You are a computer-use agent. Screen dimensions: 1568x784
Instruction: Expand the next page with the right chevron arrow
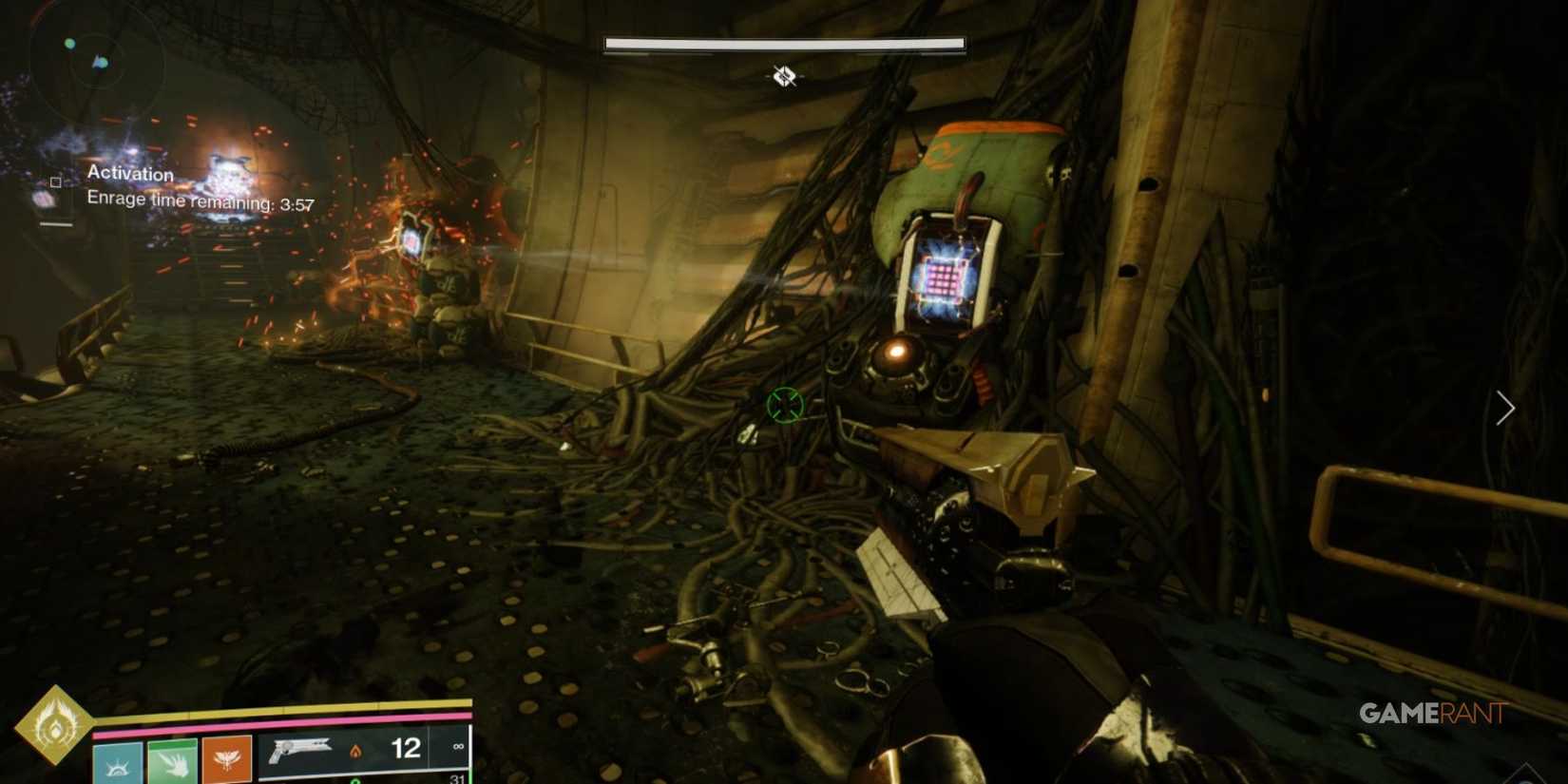(1504, 409)
